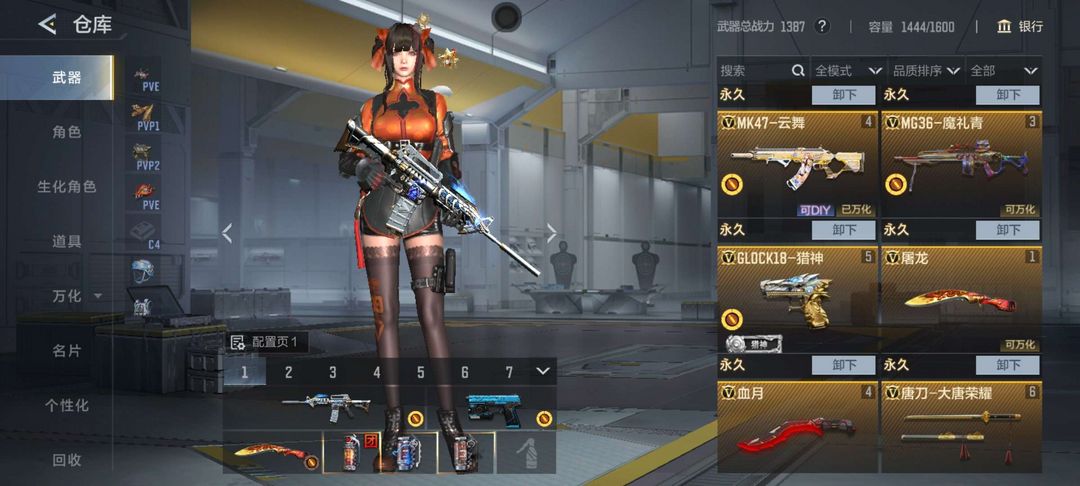Select the 道具 tab

tap(67, 241)
